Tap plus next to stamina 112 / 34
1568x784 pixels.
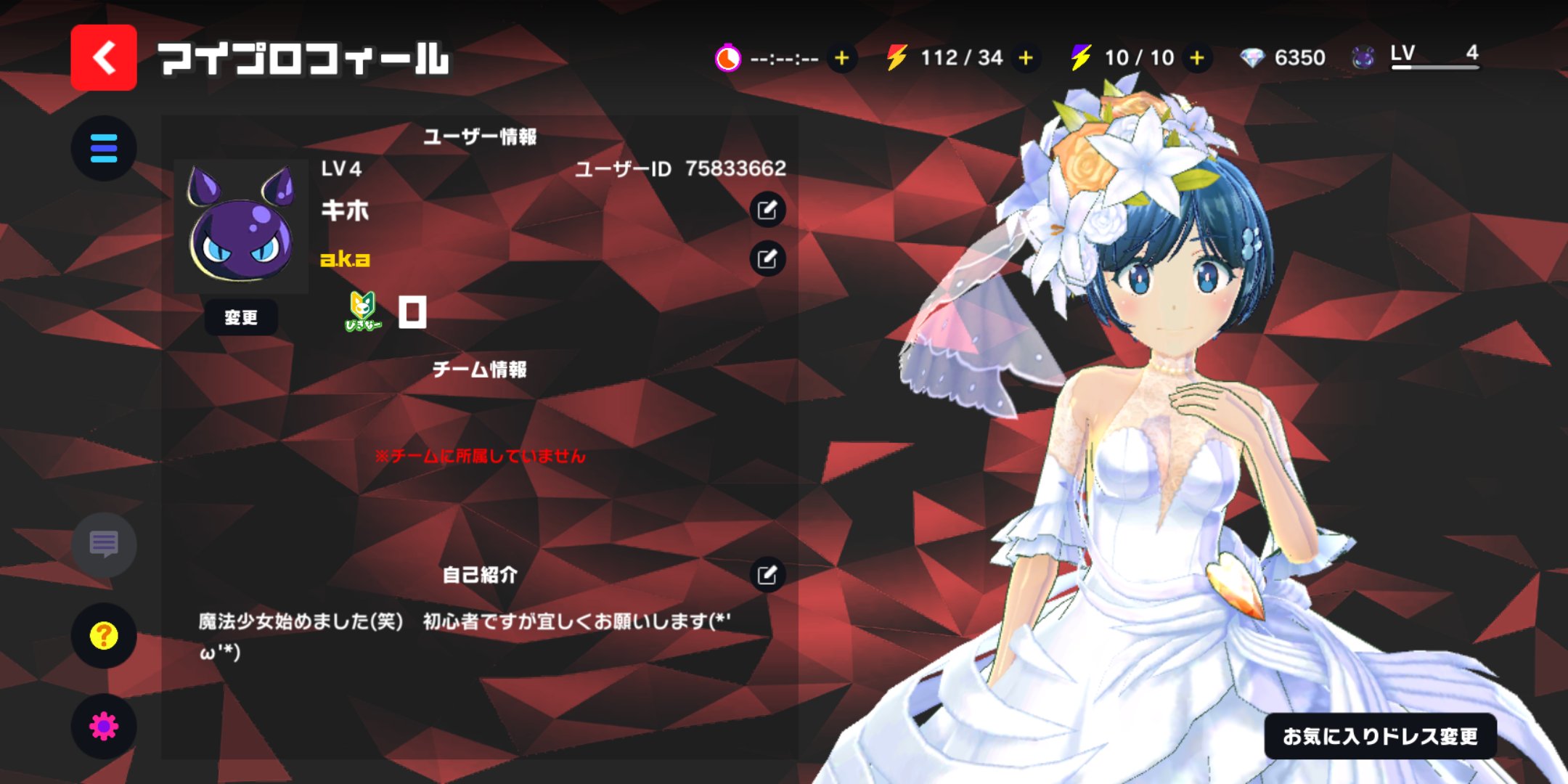1026,58
